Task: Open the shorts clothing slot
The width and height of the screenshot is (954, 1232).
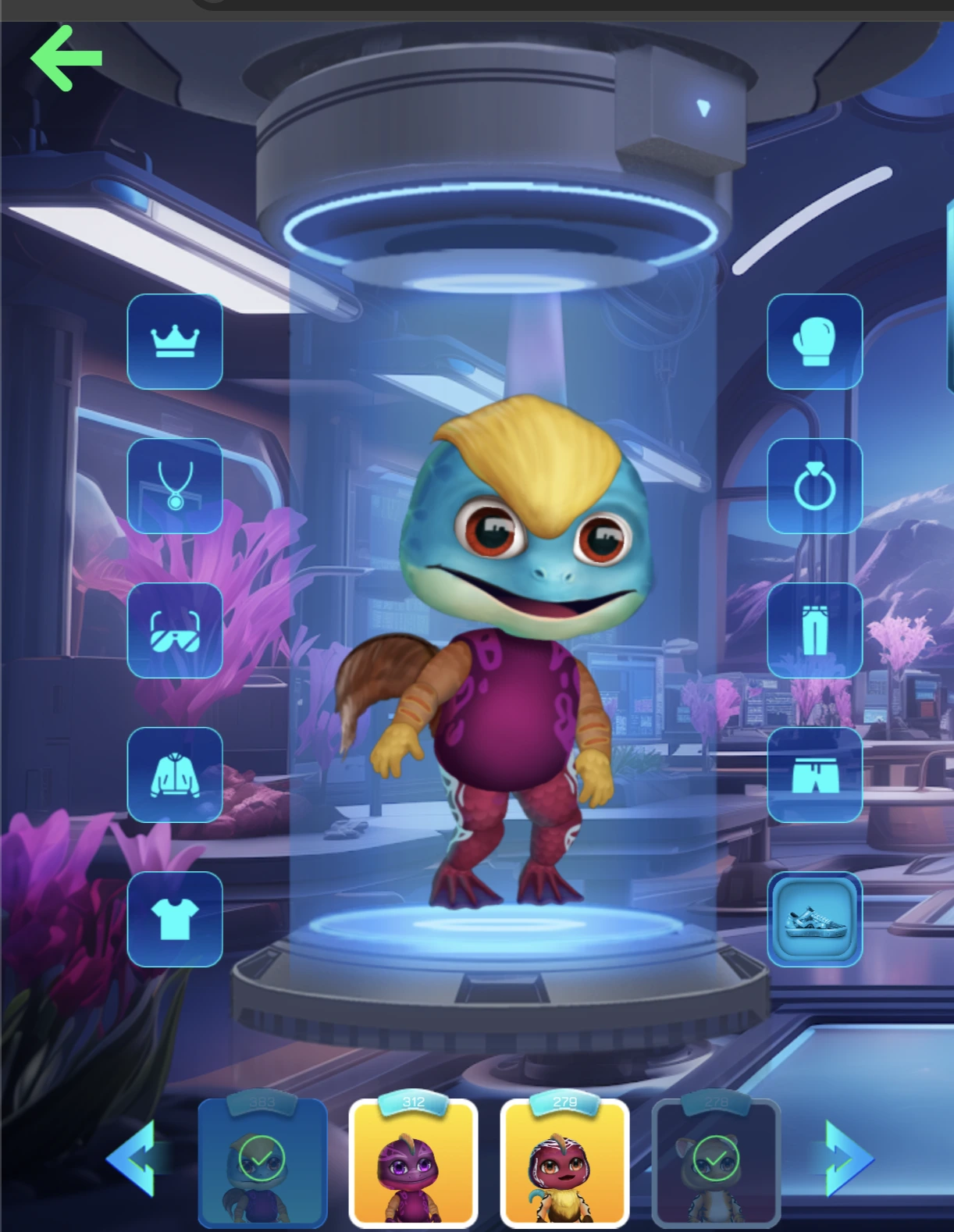Action: click(x=814, y=774)
